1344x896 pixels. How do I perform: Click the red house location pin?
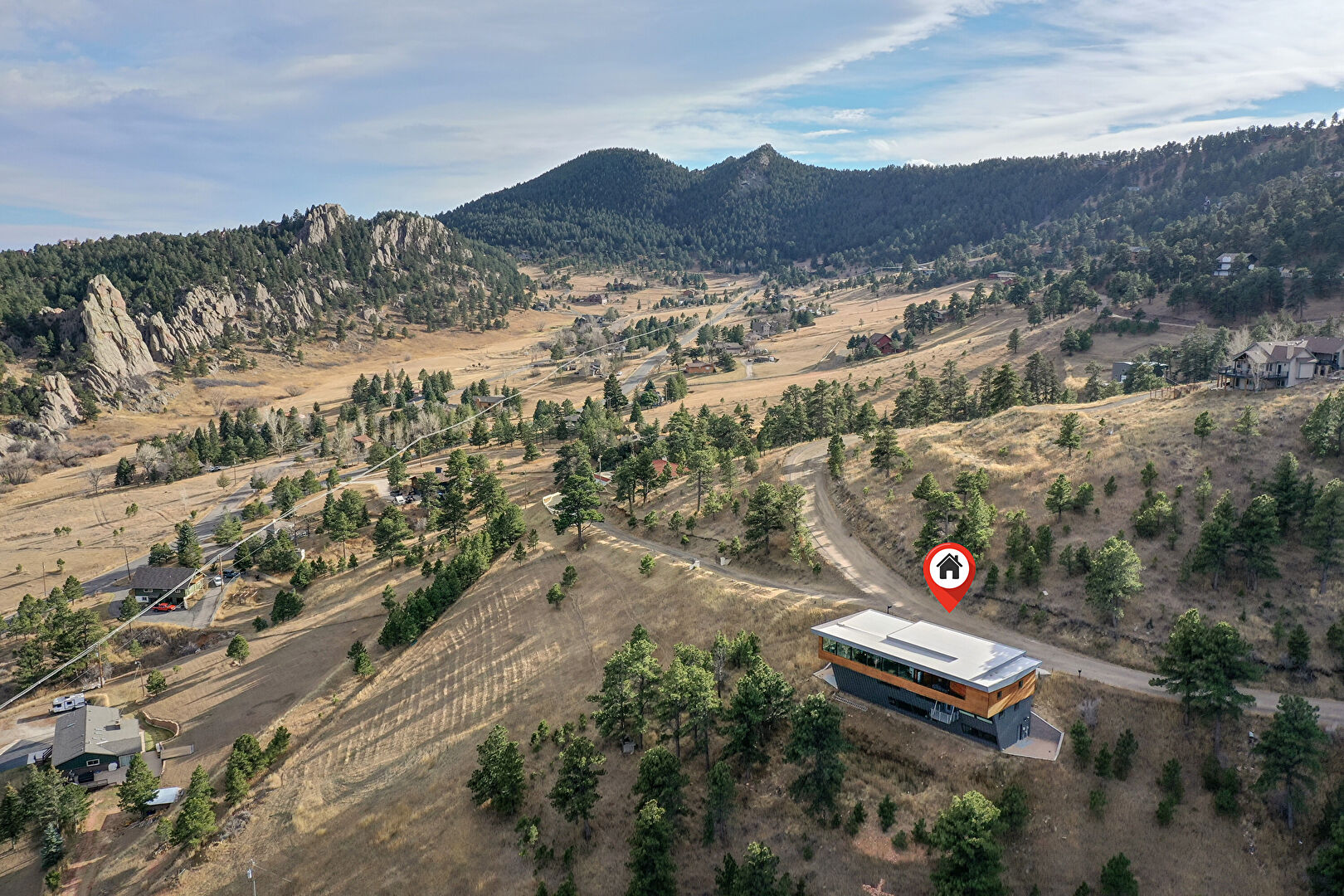[949, 571]
